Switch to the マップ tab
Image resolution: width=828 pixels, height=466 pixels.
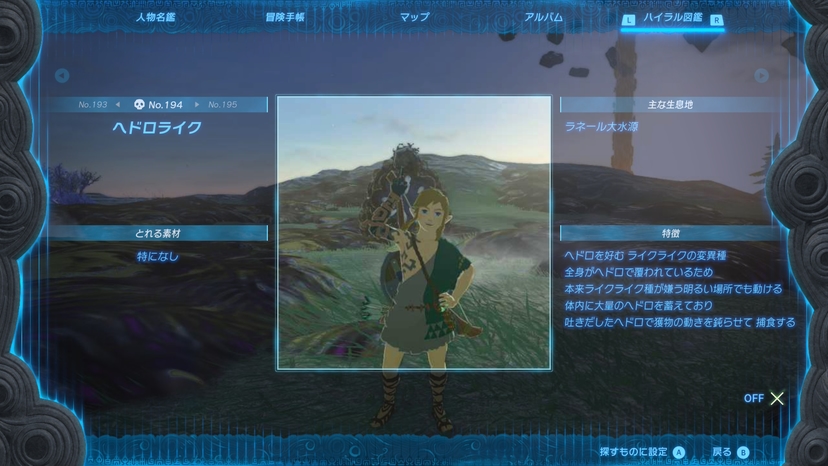pyautogui.click(x=414, y=18)
